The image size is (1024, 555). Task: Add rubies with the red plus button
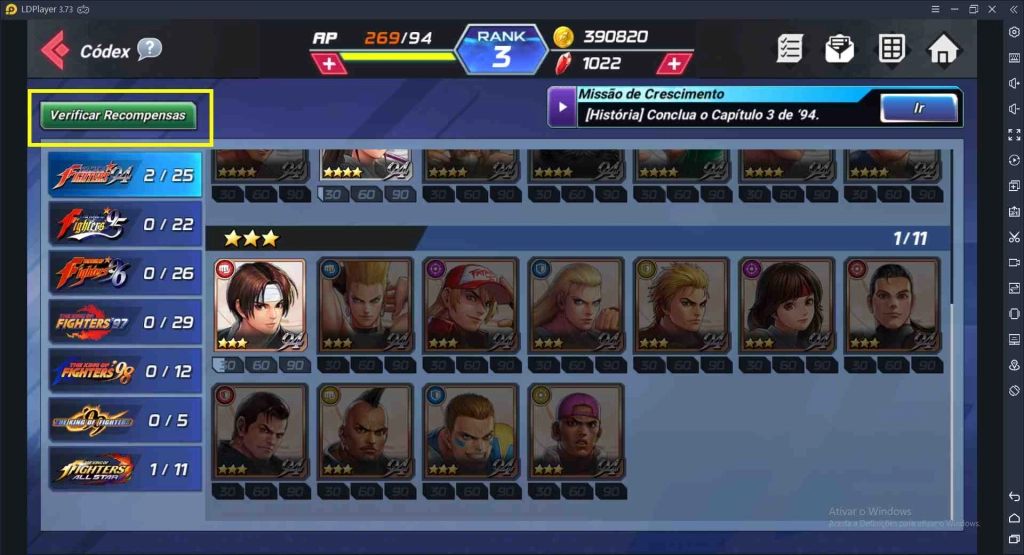coord(675,64)
